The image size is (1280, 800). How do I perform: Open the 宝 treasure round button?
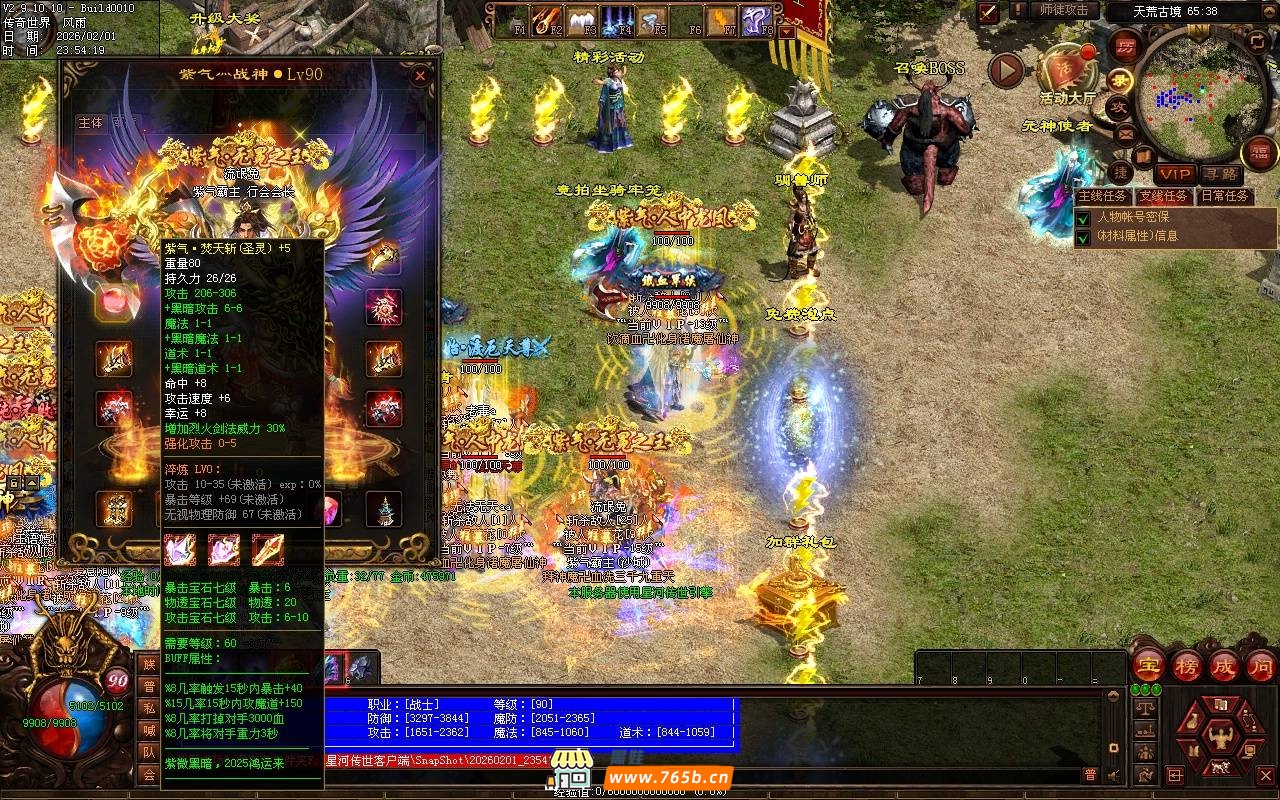[x=1147, y=665]
